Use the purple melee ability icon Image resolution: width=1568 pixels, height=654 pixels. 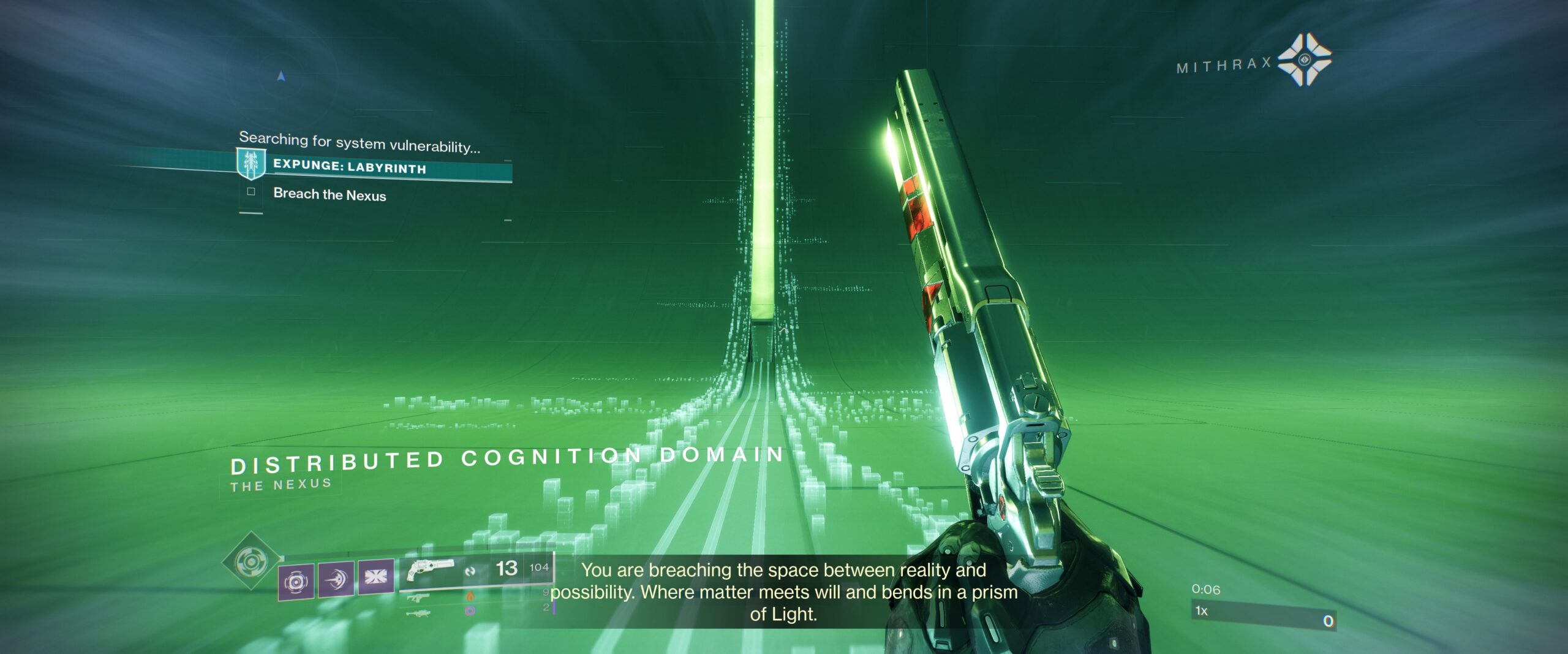pos(336,579)
